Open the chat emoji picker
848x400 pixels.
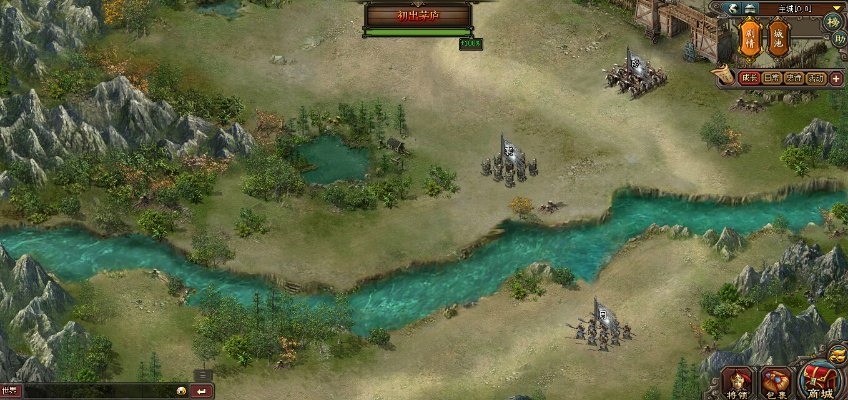click(182, 391)
